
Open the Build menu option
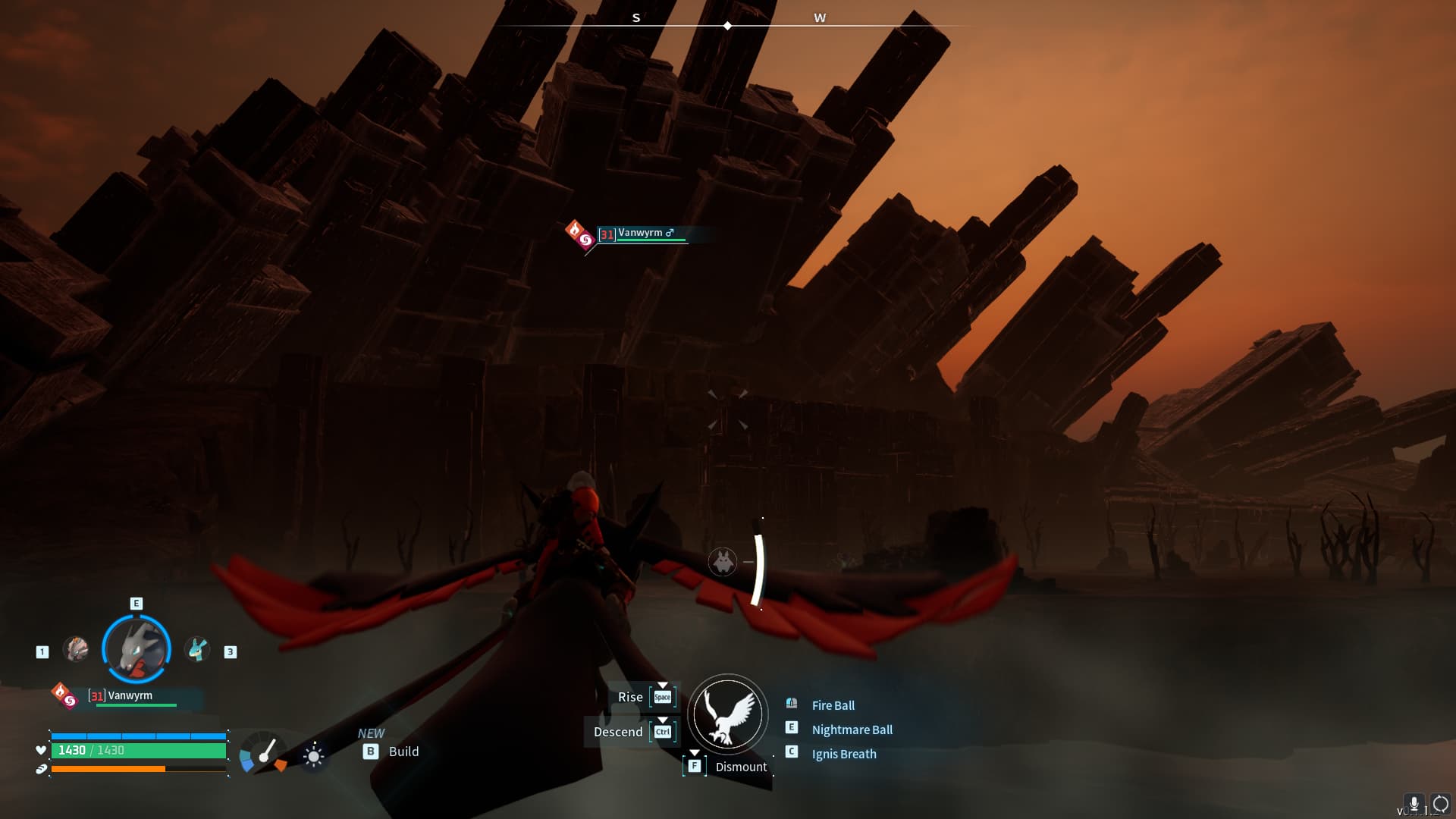tap(403, 752)
